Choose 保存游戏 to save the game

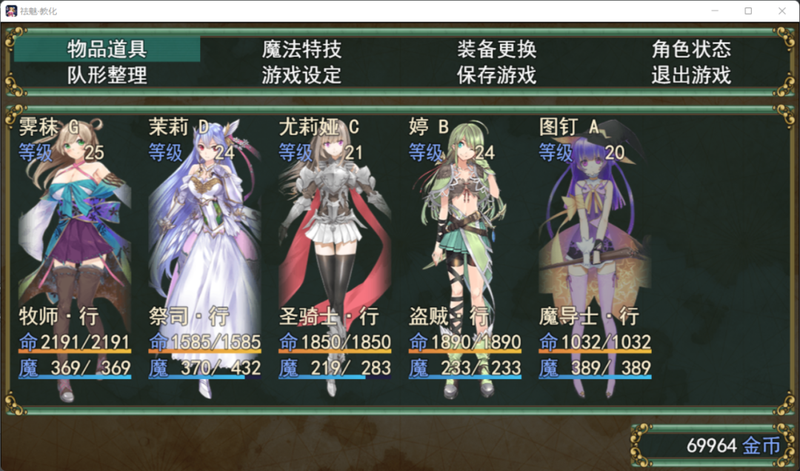497,75
